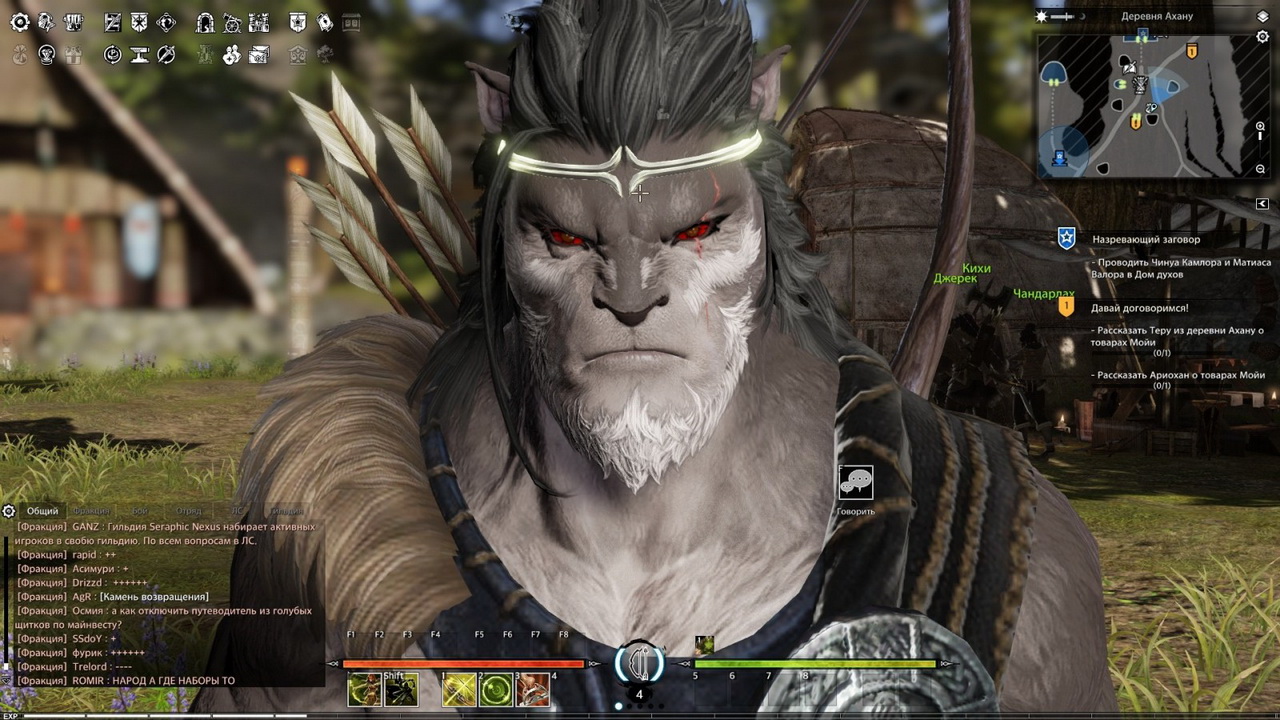Switch to the Фракция chat tab
Image resolution: width=1280 pixels, height=720 pixels.
91,511
